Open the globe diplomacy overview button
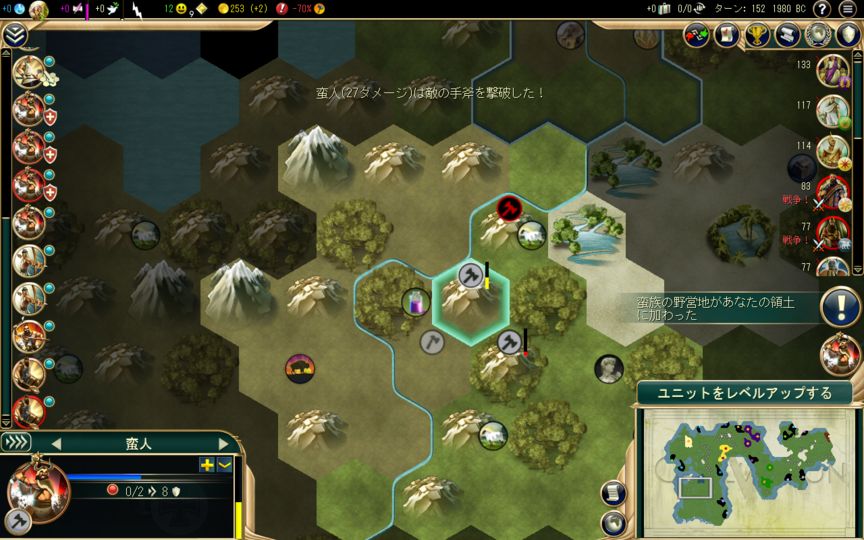 coord(819,34)
